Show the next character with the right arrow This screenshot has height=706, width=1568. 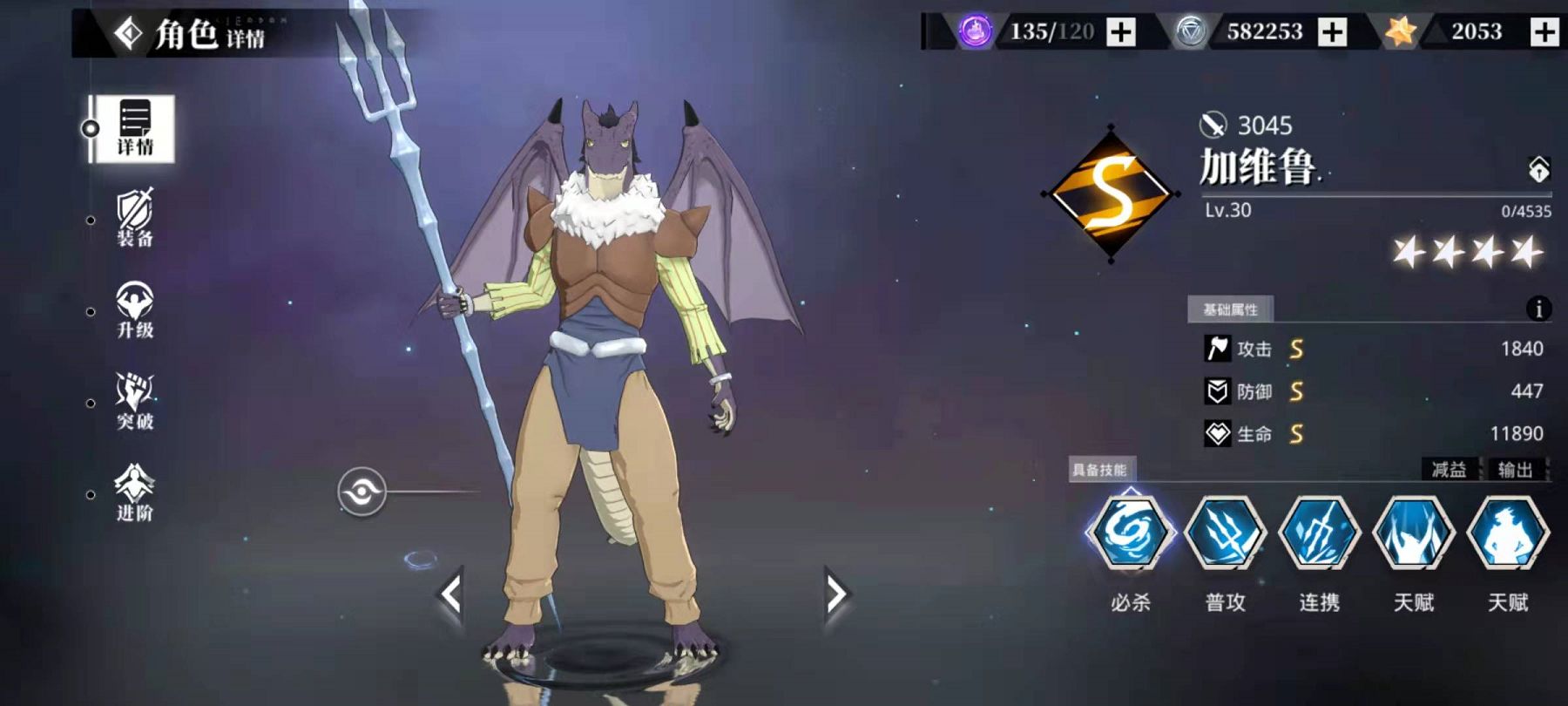click(835, 594)
